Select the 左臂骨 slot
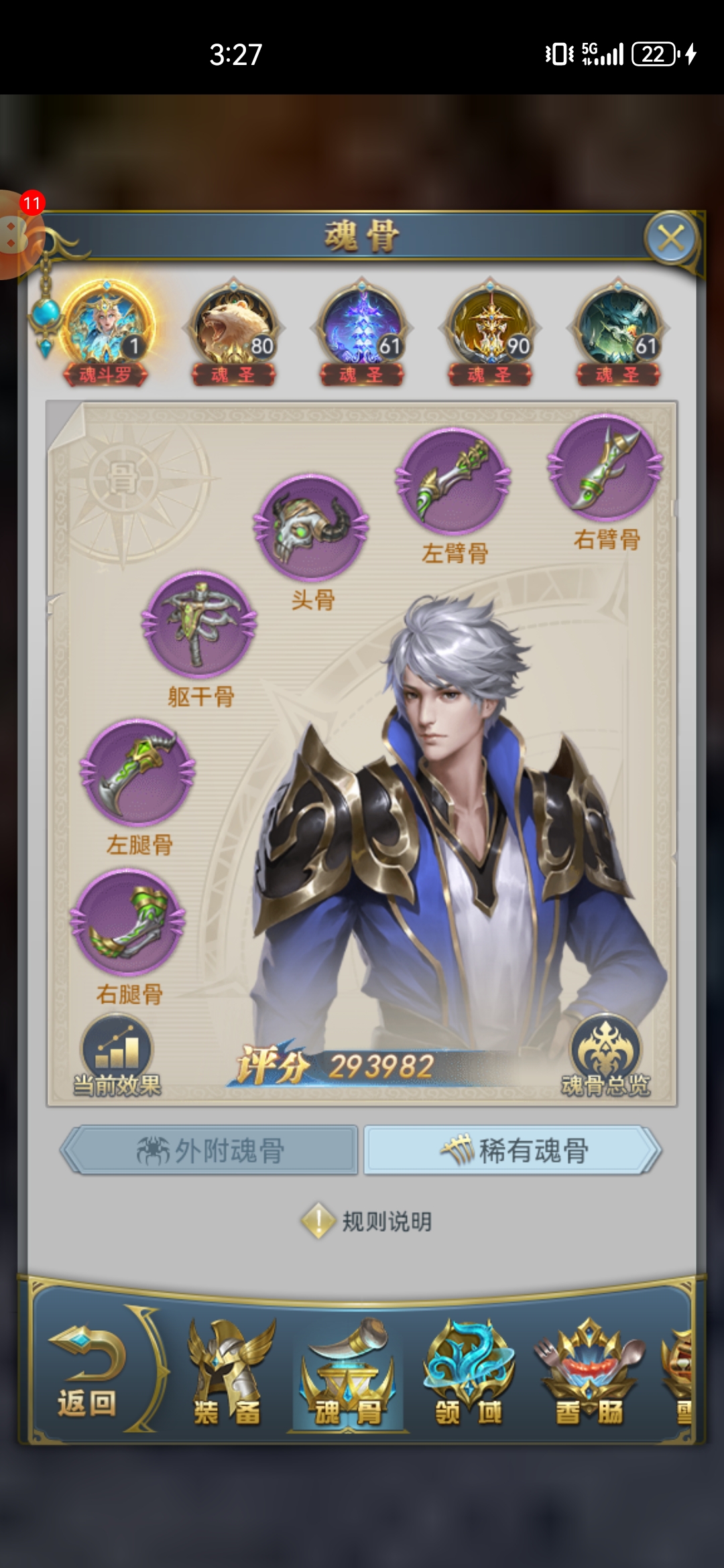Image resolution: width=724 pixels, height=1568 pixels. [453, 481]
